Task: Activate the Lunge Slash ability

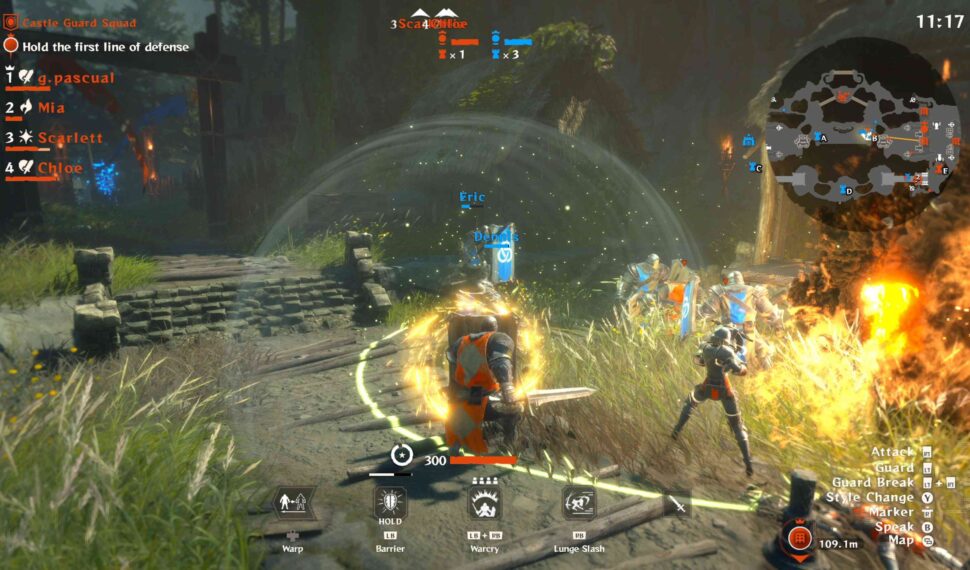Action: 580,503
